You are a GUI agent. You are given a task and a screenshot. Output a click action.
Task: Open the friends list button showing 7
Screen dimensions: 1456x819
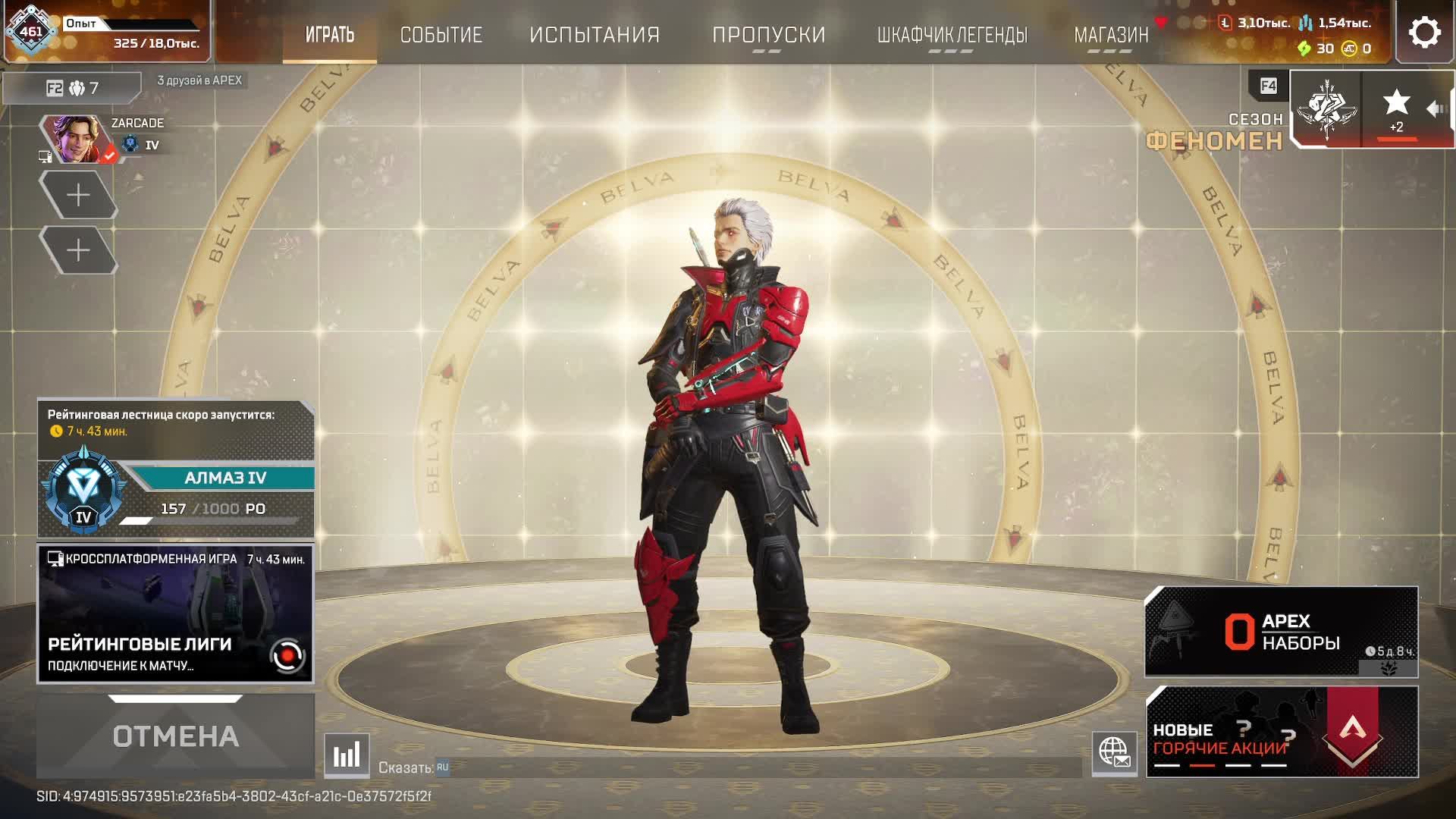[x=73, y=88]
